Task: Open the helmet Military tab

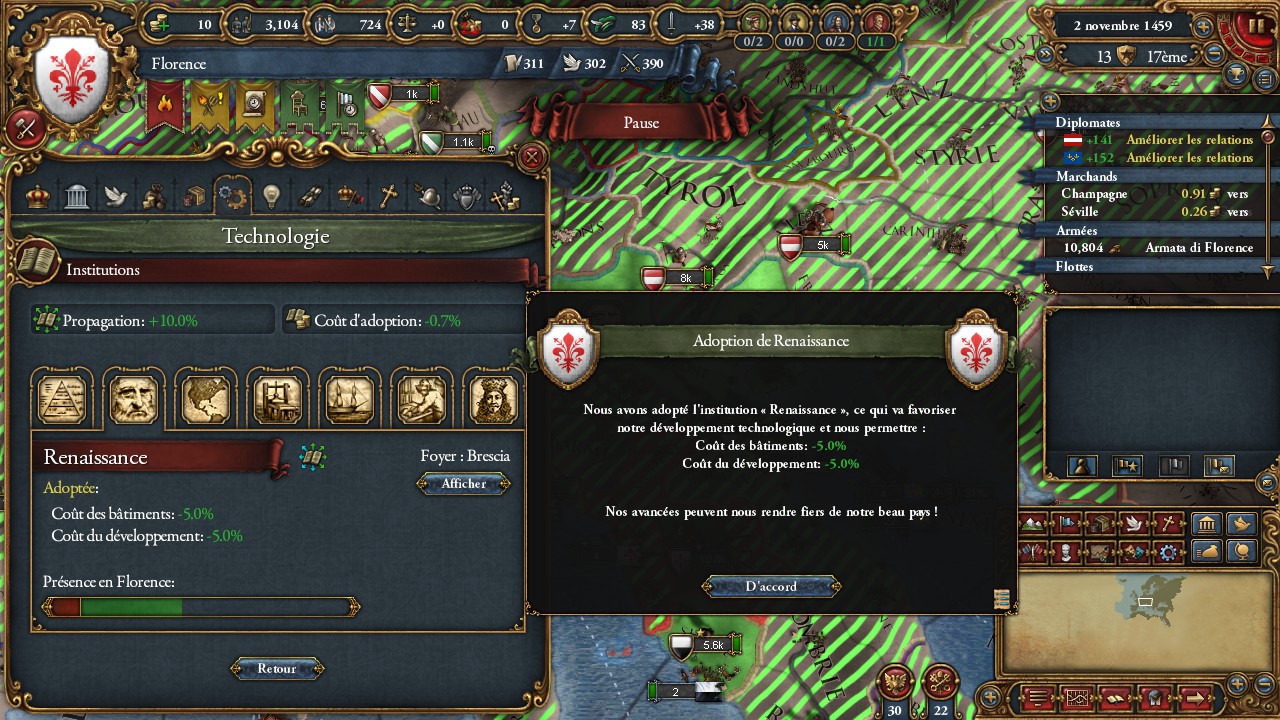Action: click(427, 196)
